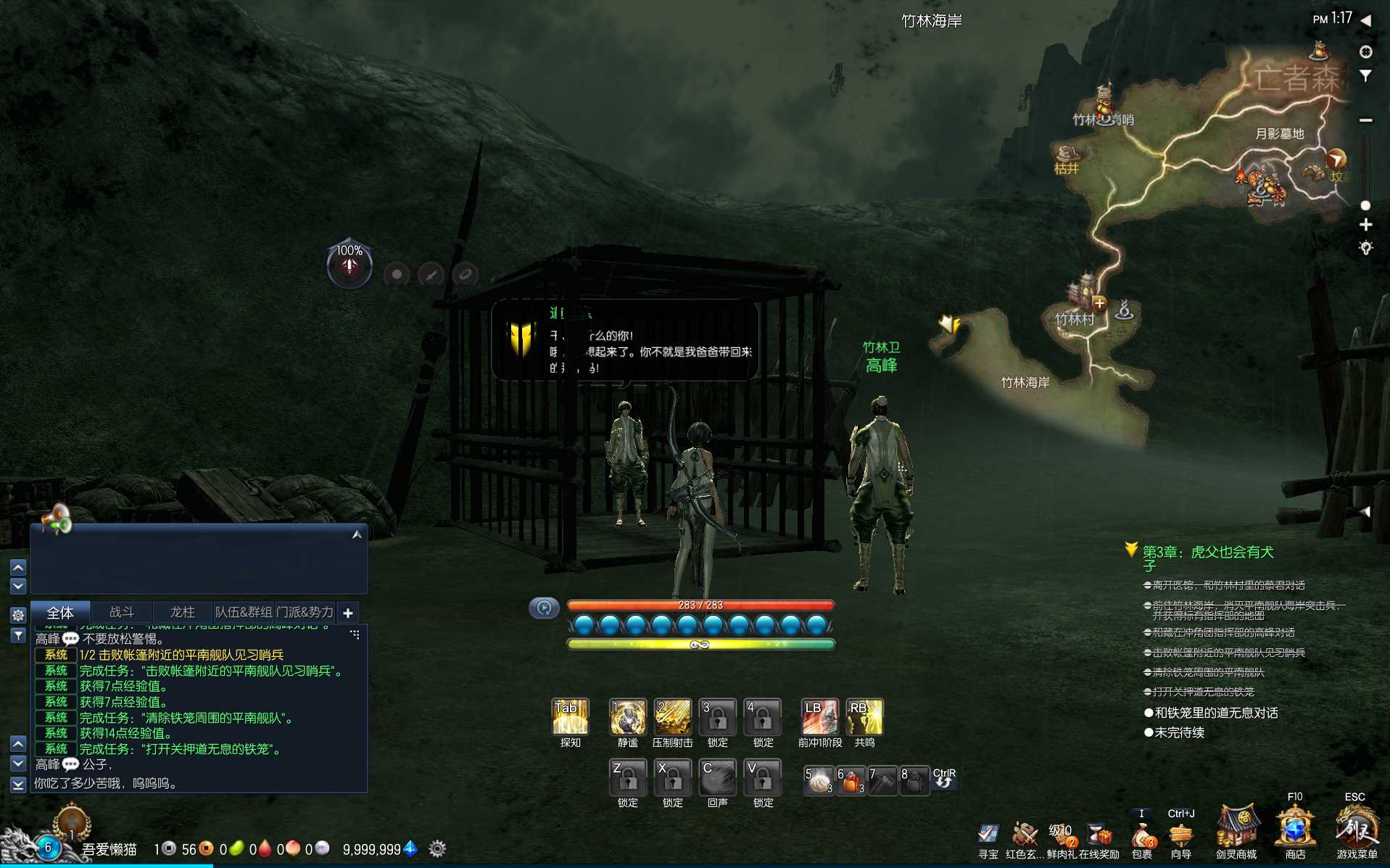1390x868 pixels.
Task: Open the 战斗 chat tab
Action: [x=121, y=613]
